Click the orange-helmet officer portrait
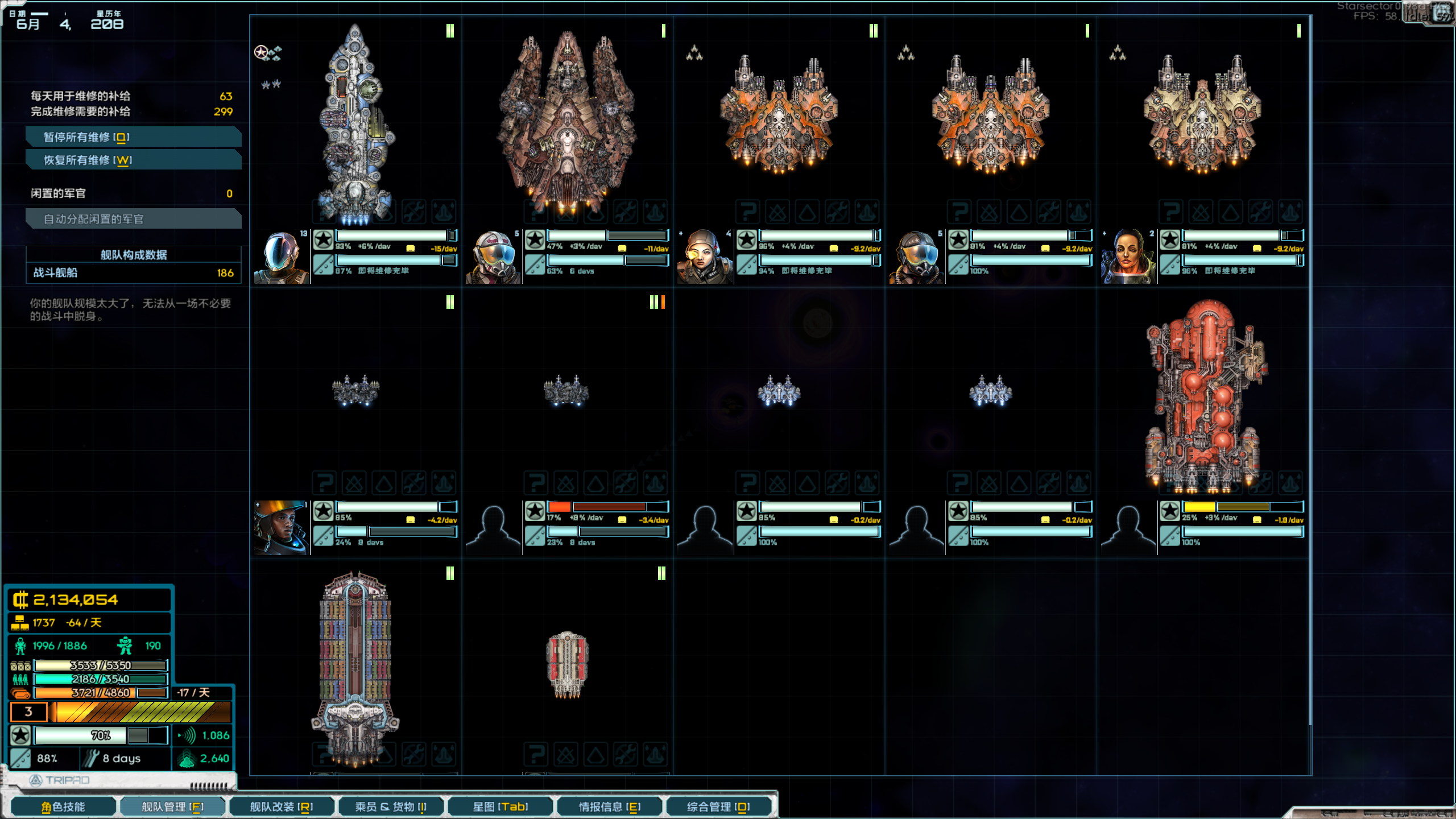Screen dimensions: 1456x819 click(282, 528)
